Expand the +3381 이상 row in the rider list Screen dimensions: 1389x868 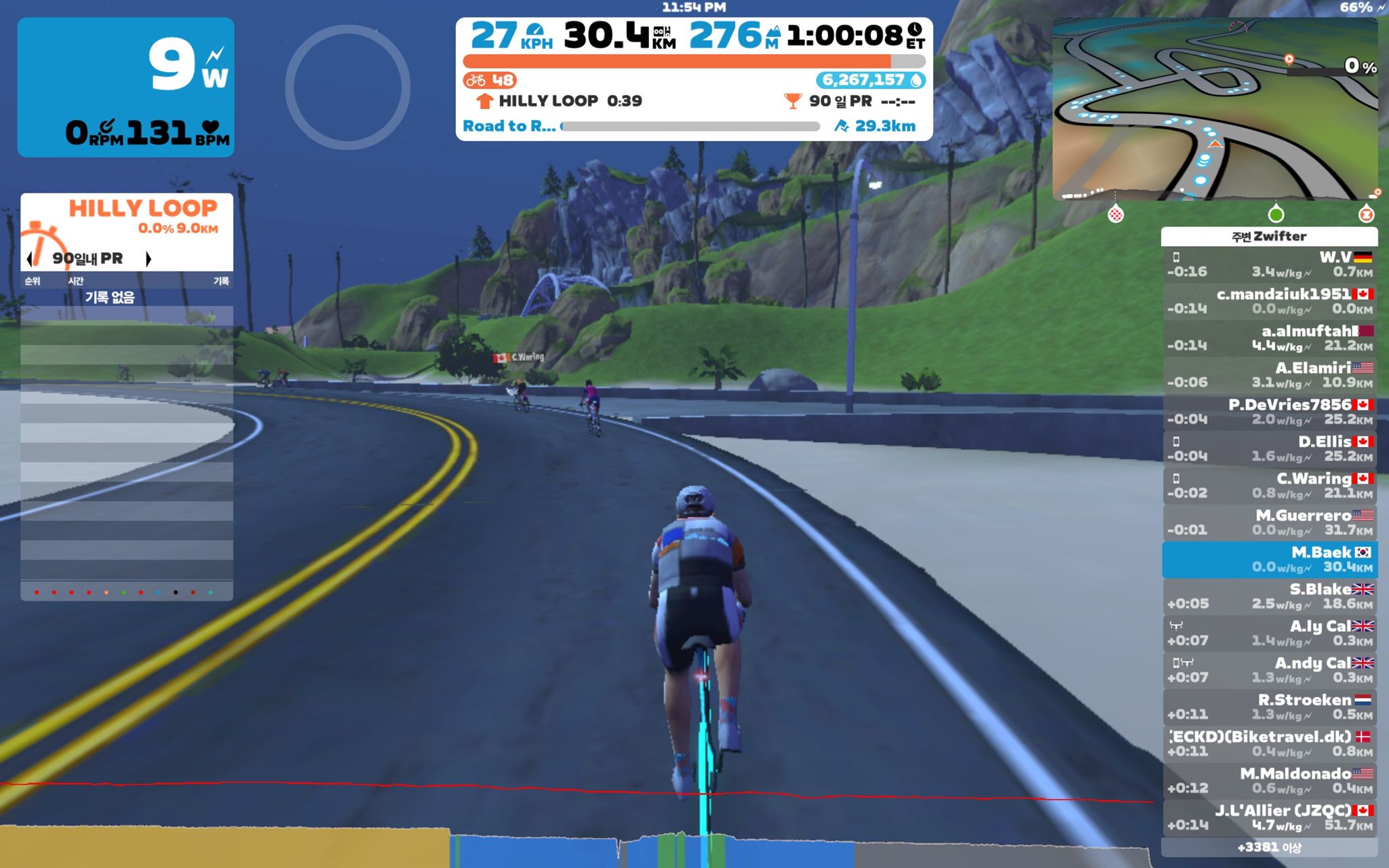click(1268, 847)
